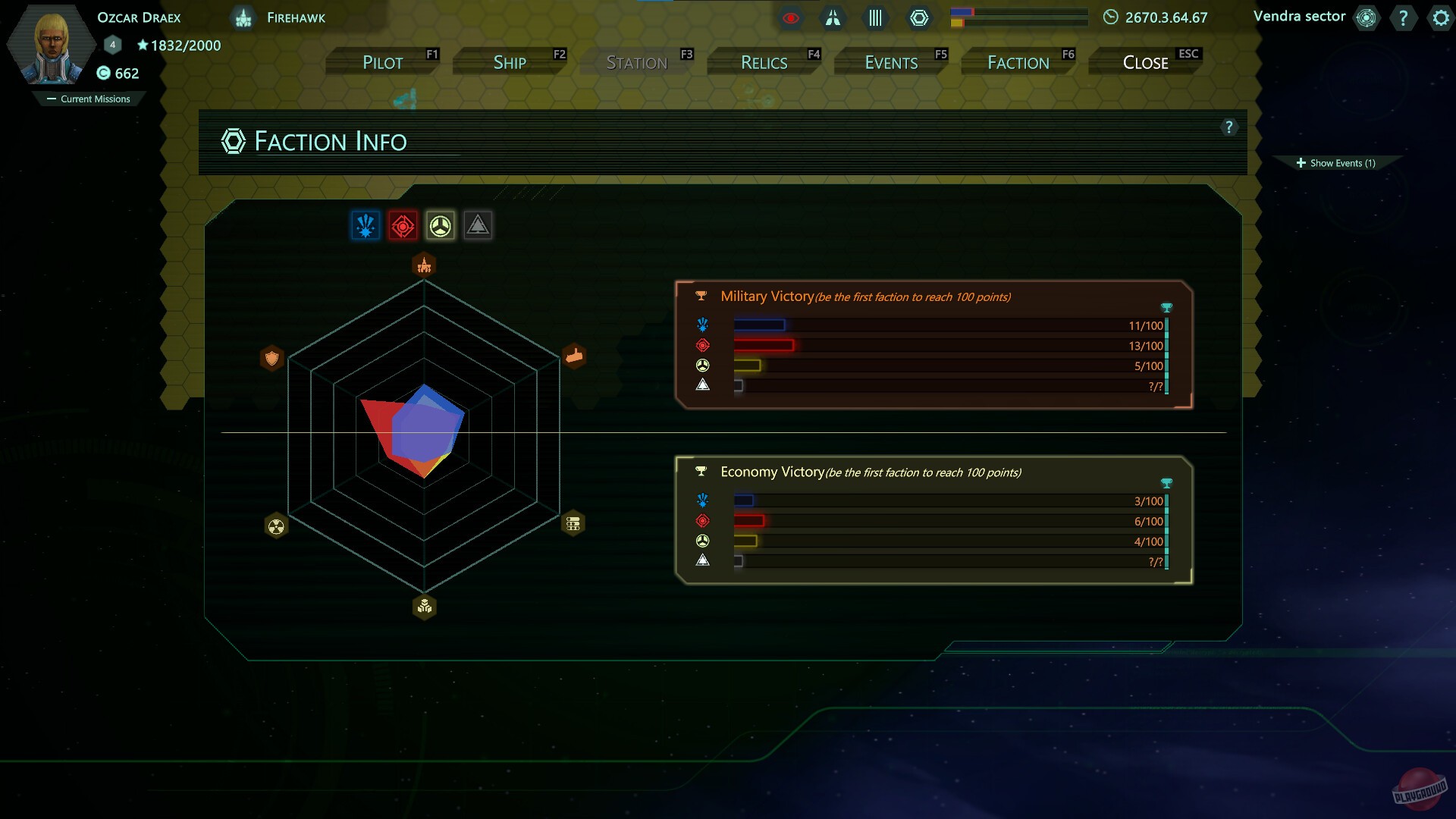
Task: Click the radioactive hazard icon below the chart
Action: 276,524
